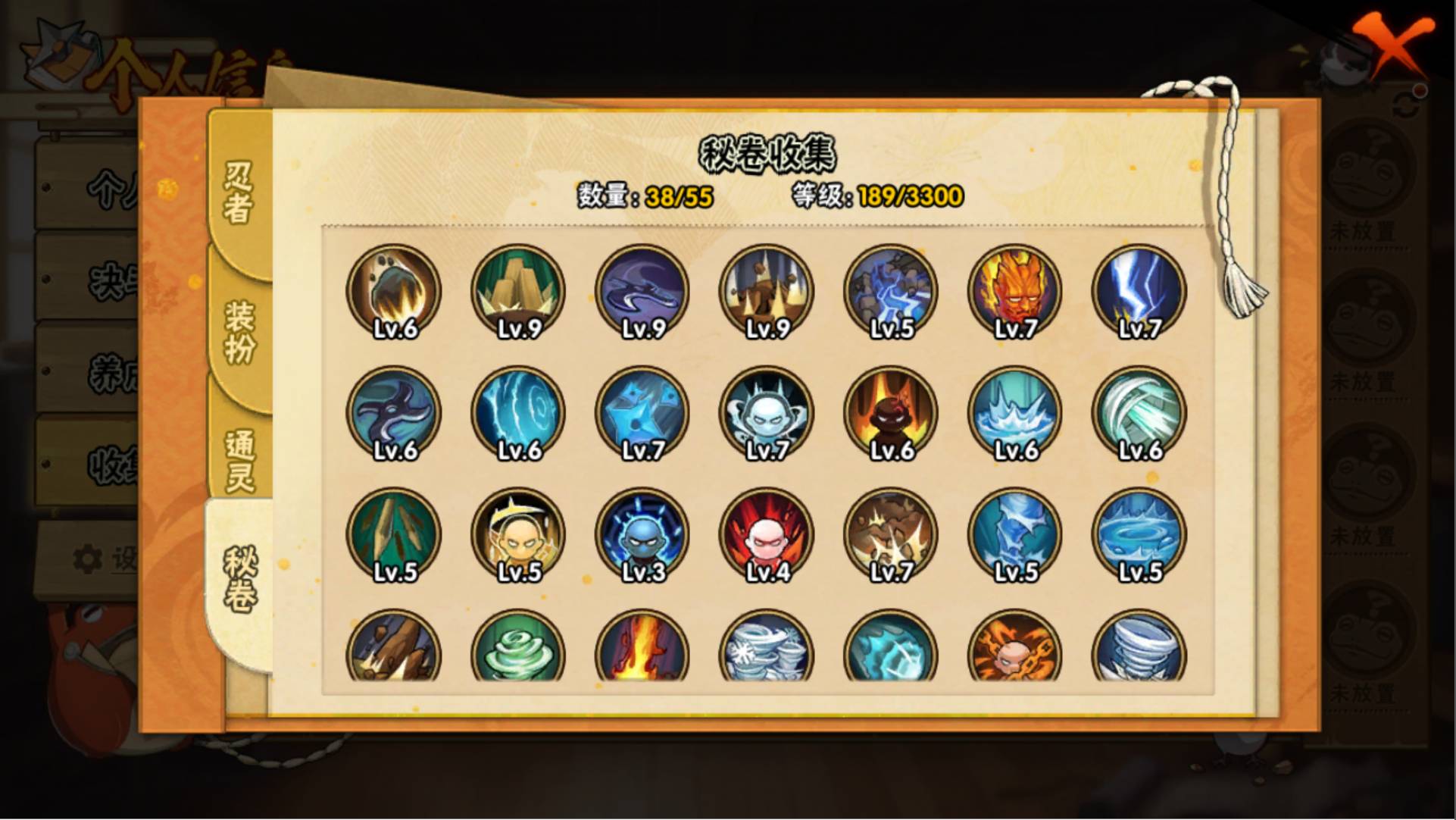Switch to the 忍者 tab
The width and height of the screenshot is (1456, 820).
pos(238,192)
